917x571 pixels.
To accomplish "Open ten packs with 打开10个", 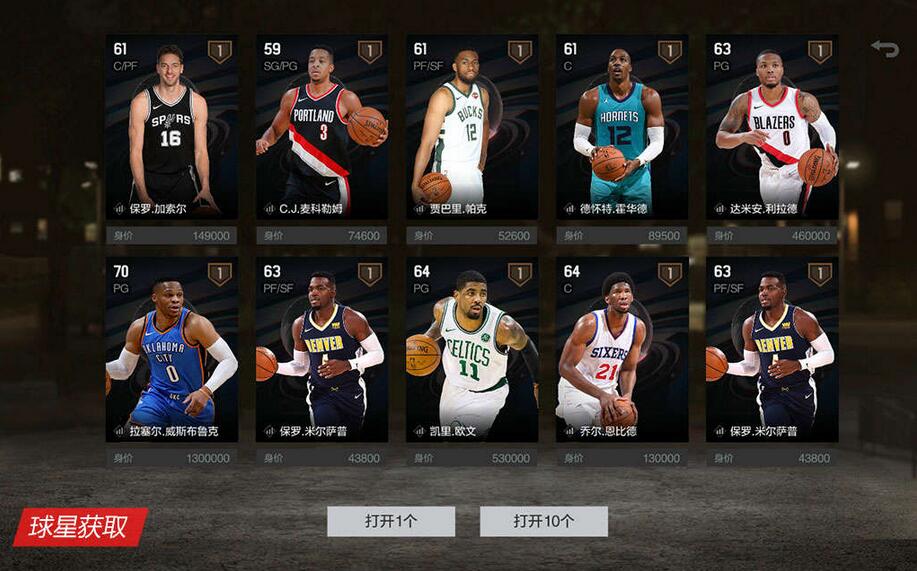I will click(543, 521).
